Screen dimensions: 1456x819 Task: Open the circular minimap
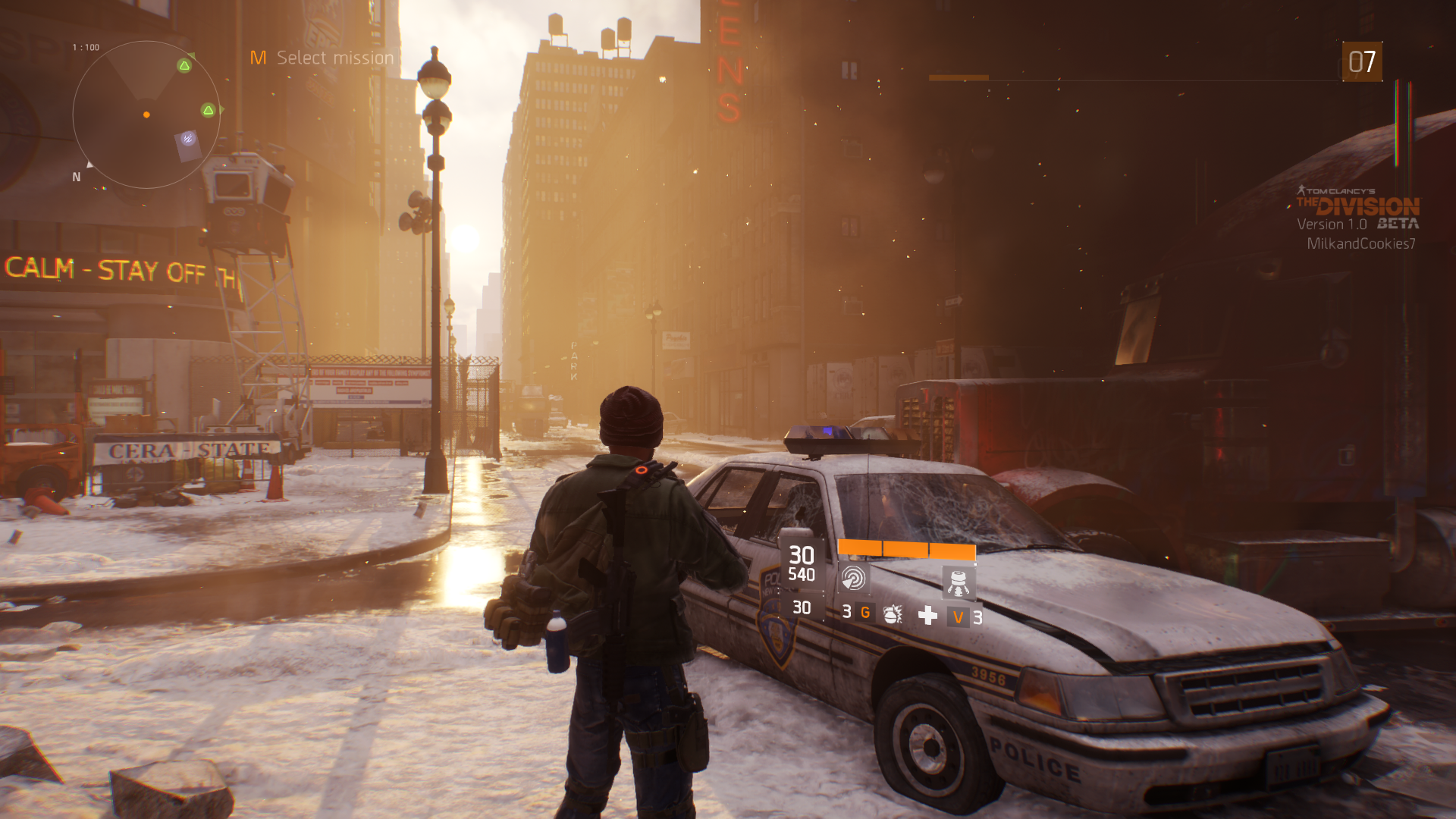tap(146, 115)
